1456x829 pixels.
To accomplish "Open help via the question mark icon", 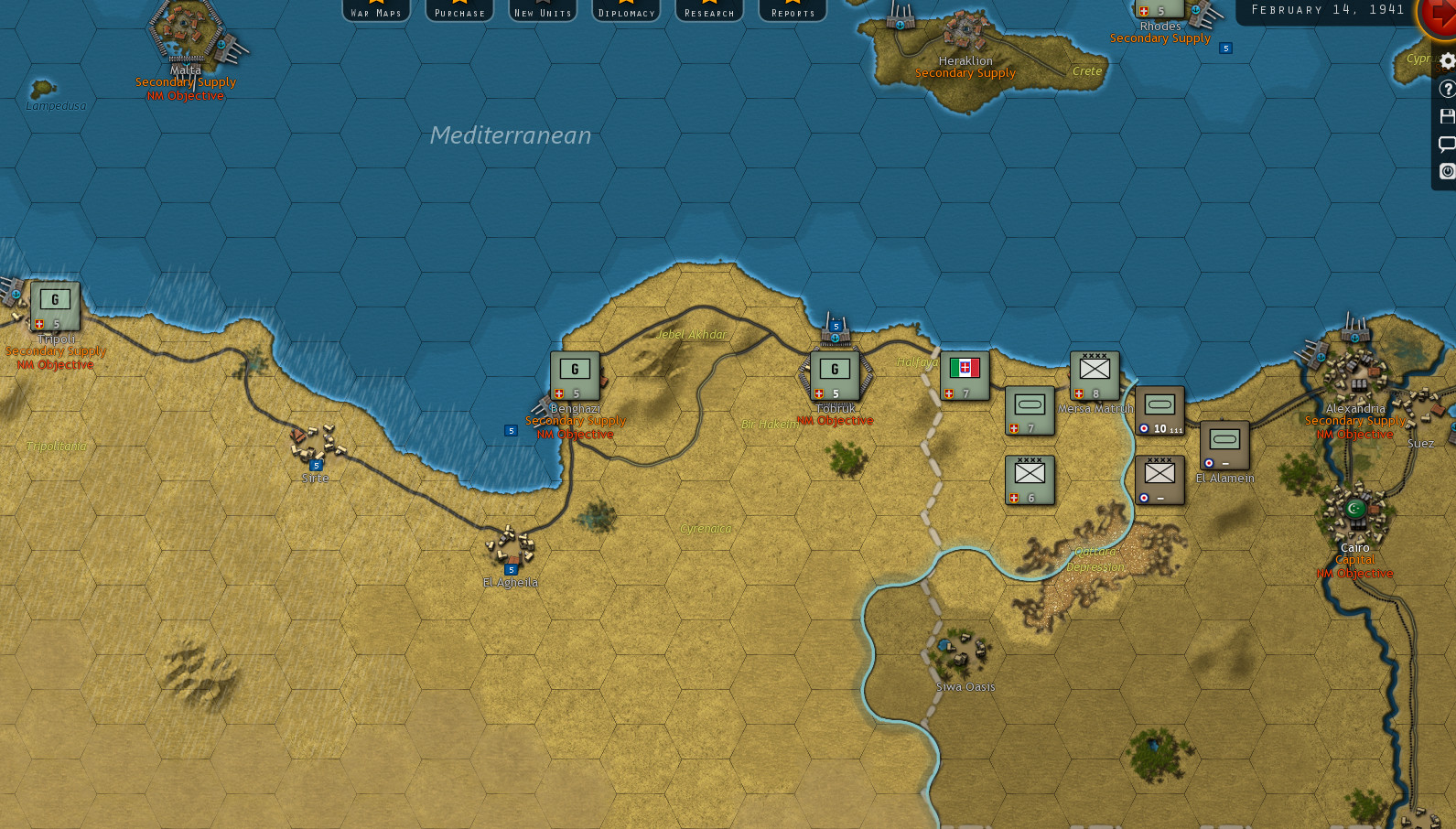I will click(1447, 89).
